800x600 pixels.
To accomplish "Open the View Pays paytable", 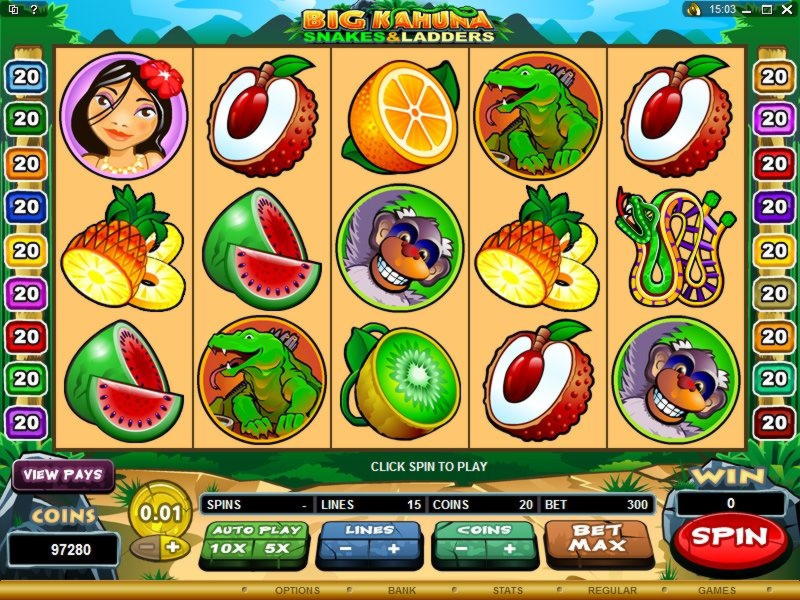I will pos(63,475).
